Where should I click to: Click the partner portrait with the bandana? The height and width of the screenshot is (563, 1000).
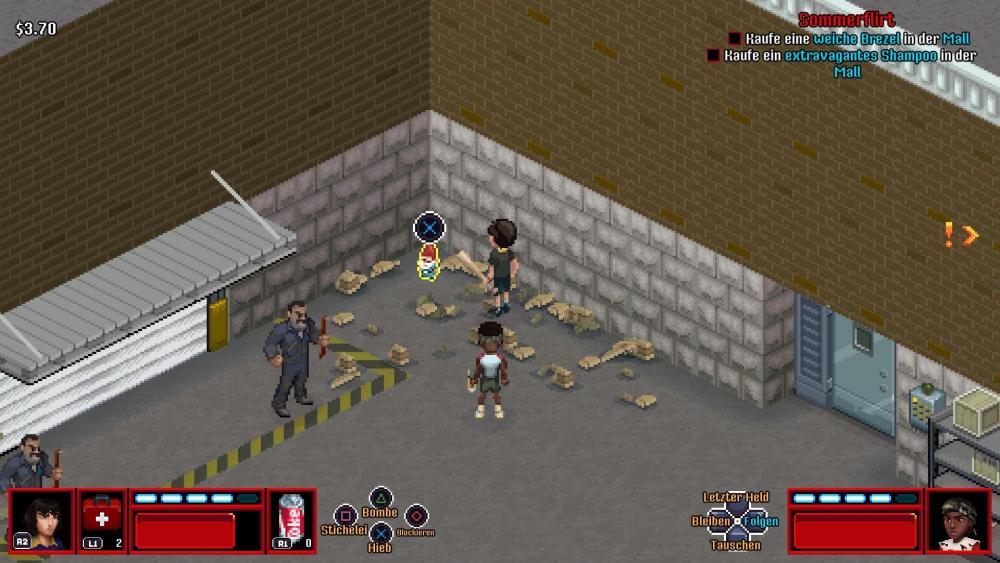(x=958, y=520)
